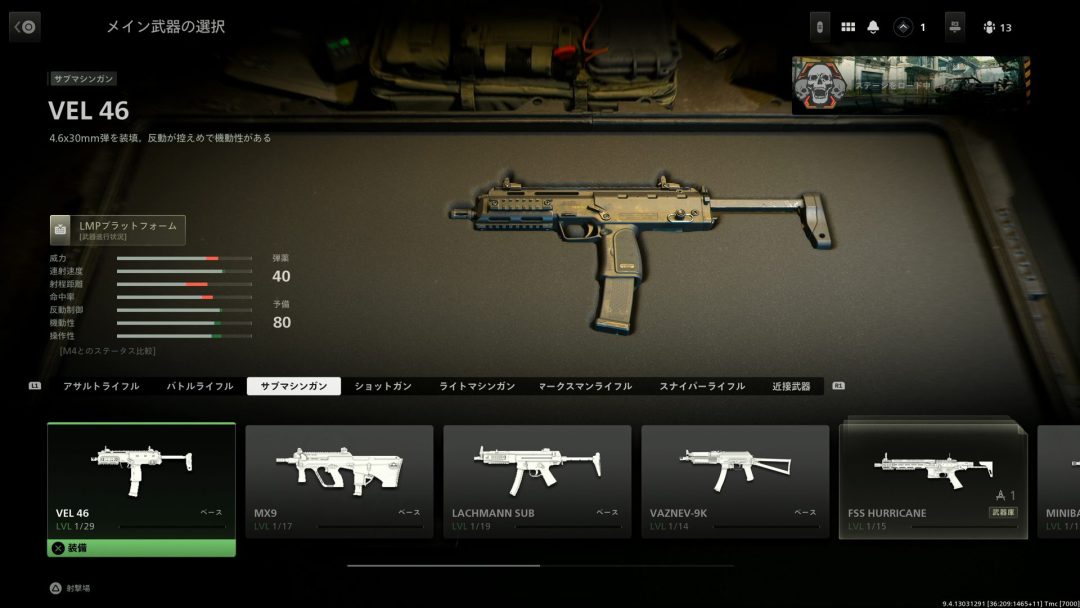The image size is (1080, 608).
Task: Open the マークスマンライフル tab
Action: [585, 386]
